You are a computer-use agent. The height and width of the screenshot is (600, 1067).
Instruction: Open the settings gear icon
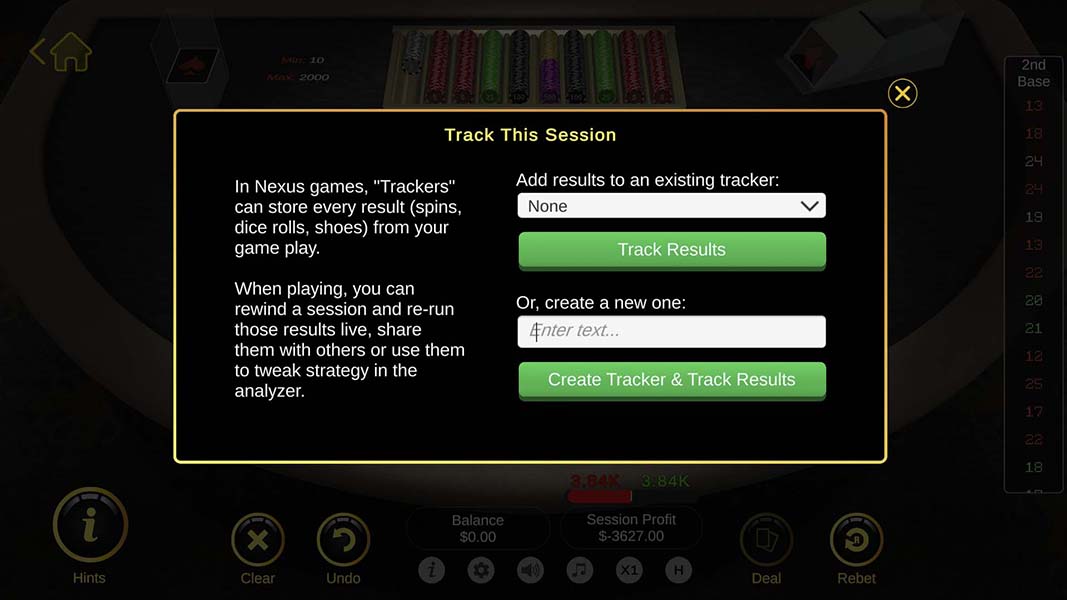[x=481, y=571]
